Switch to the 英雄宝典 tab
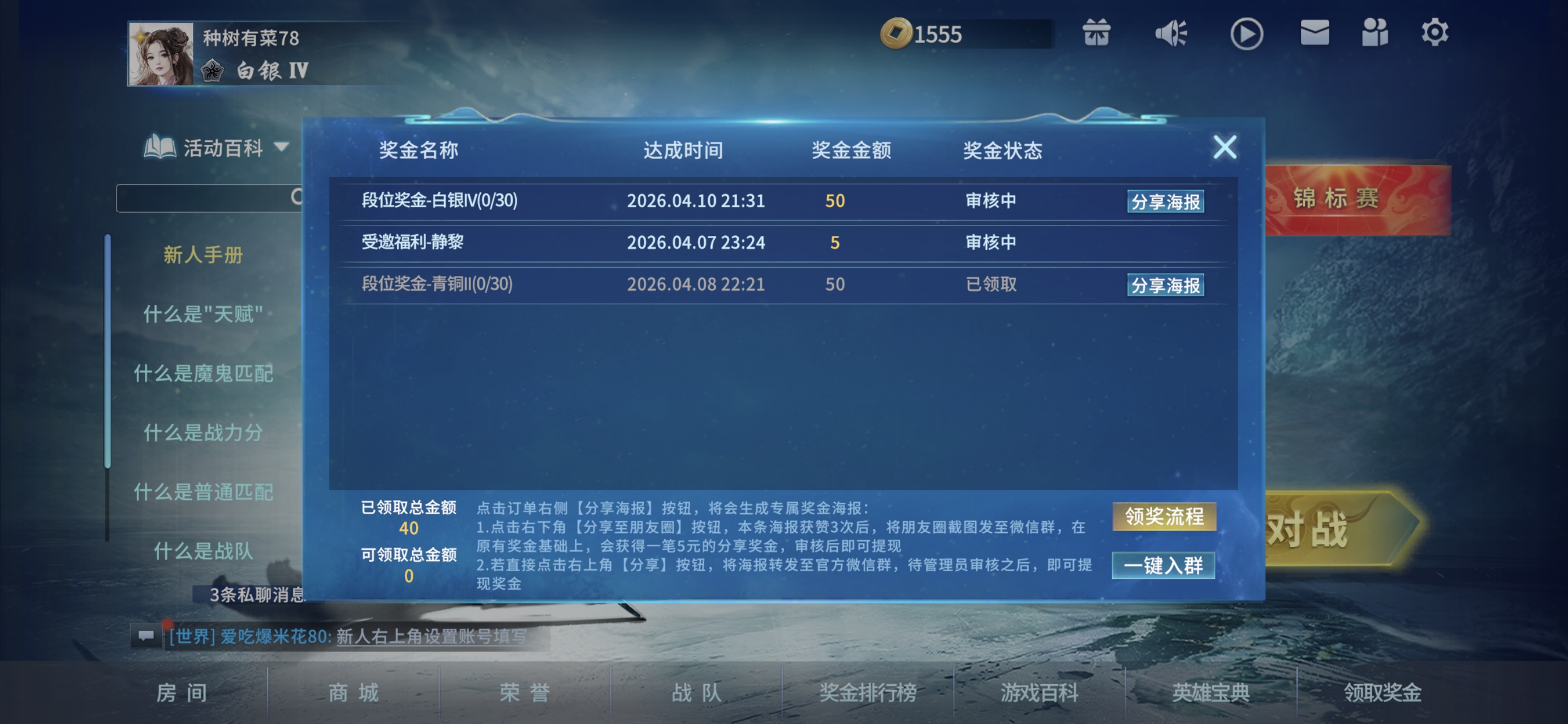1568x724 pixels. pos(1211,692)
